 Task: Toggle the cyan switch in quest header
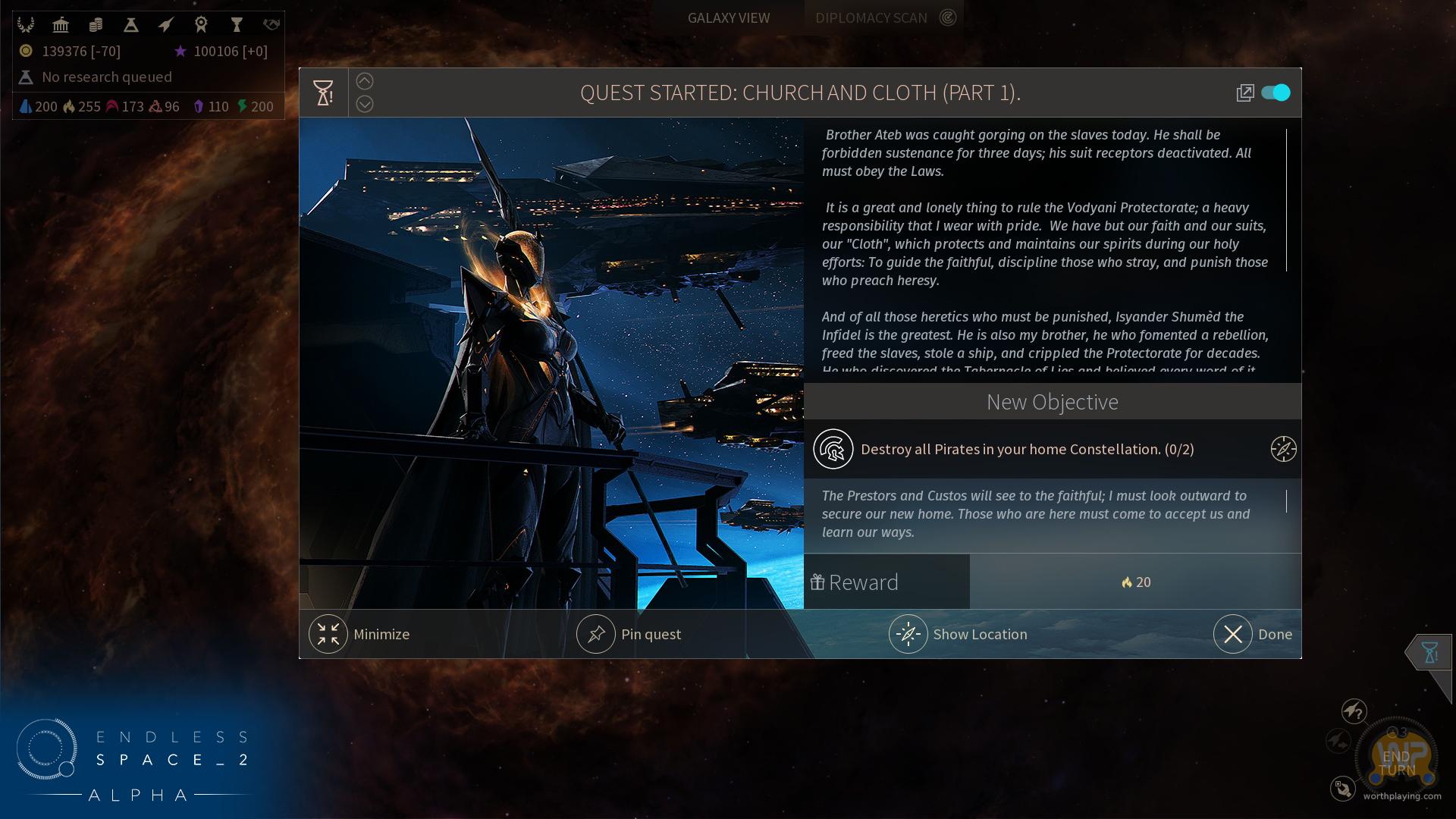pyautogui.click(x=1276, y=93)
